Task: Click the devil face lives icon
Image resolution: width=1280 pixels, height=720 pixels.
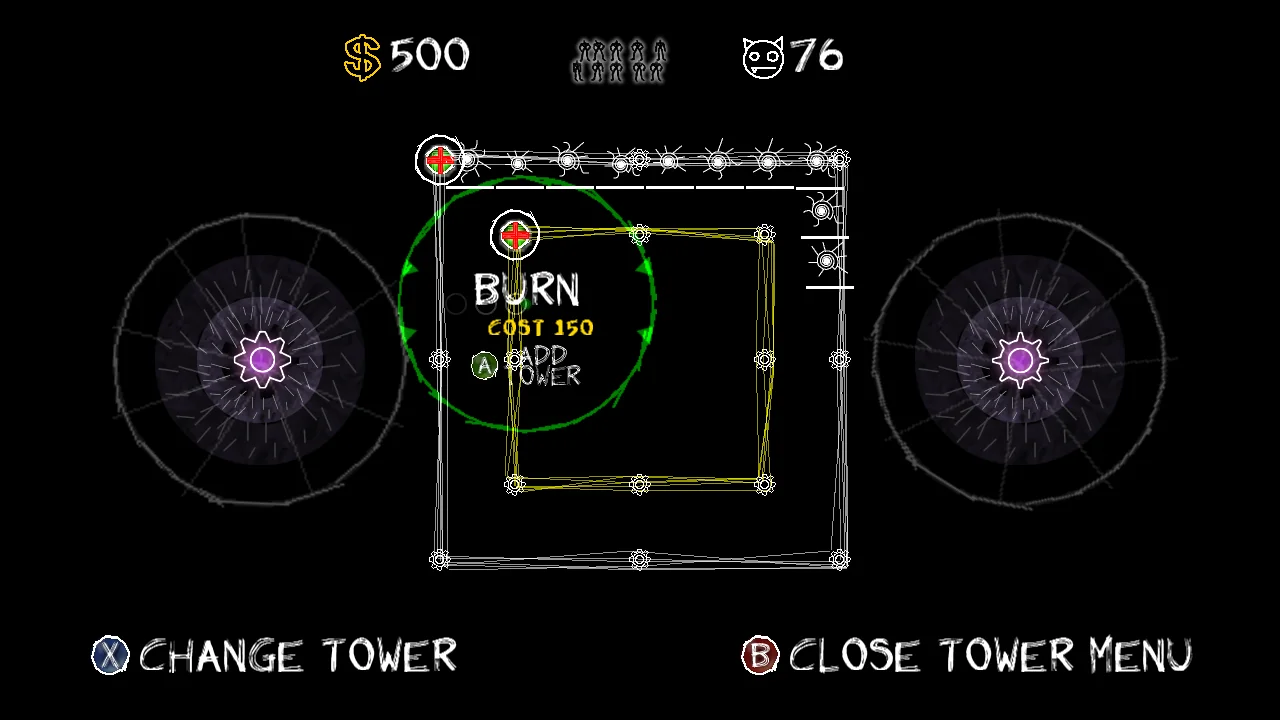Action: (x=762, y=55)
